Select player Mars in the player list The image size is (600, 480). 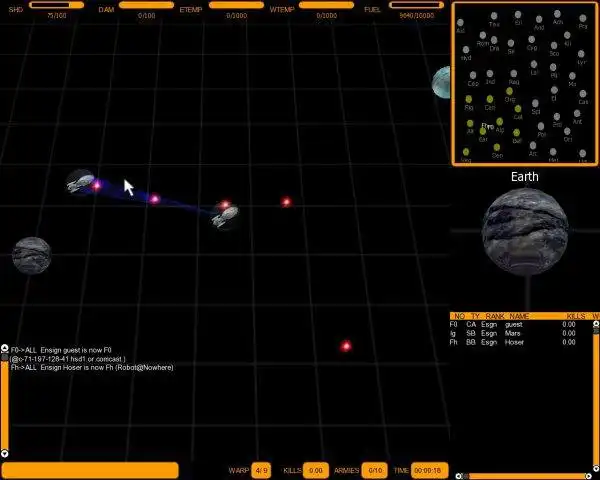click(520, 333)
